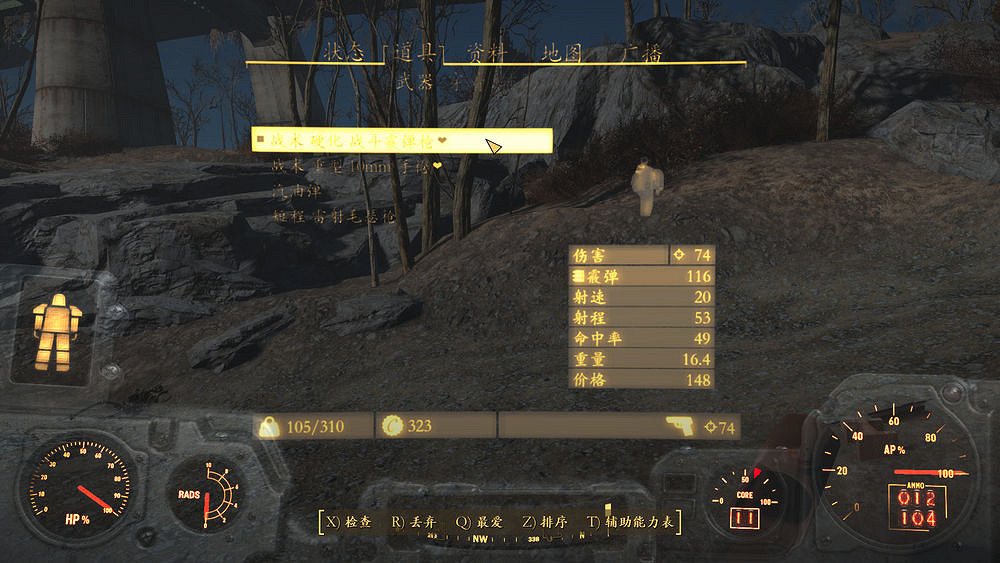Image resolution: width=1000 pixels, height=563 pixels.
Task: Pick the 汽油弹 item in the list
Action: (293, 190)
